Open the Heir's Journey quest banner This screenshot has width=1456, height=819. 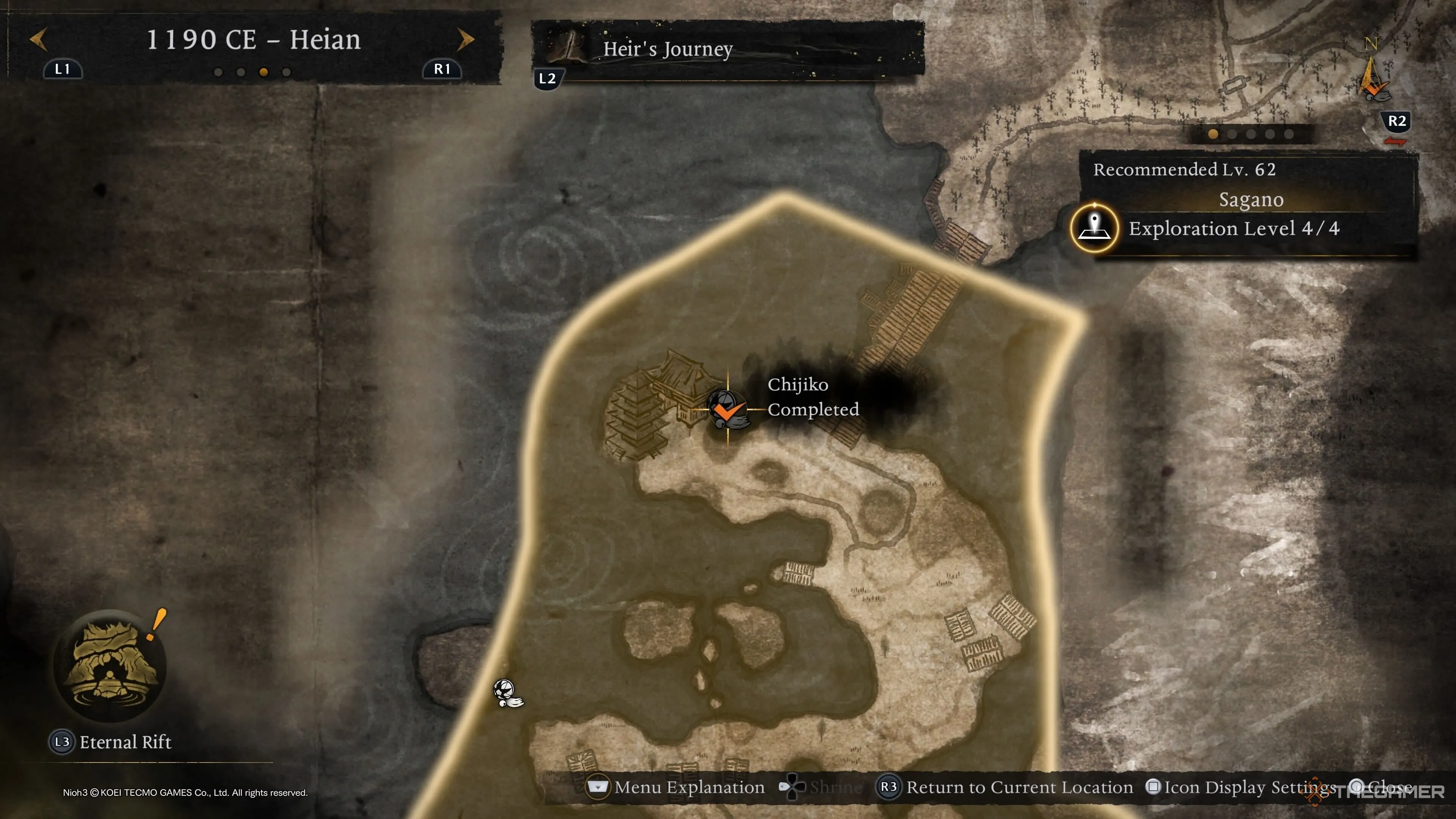pos(727,50)
